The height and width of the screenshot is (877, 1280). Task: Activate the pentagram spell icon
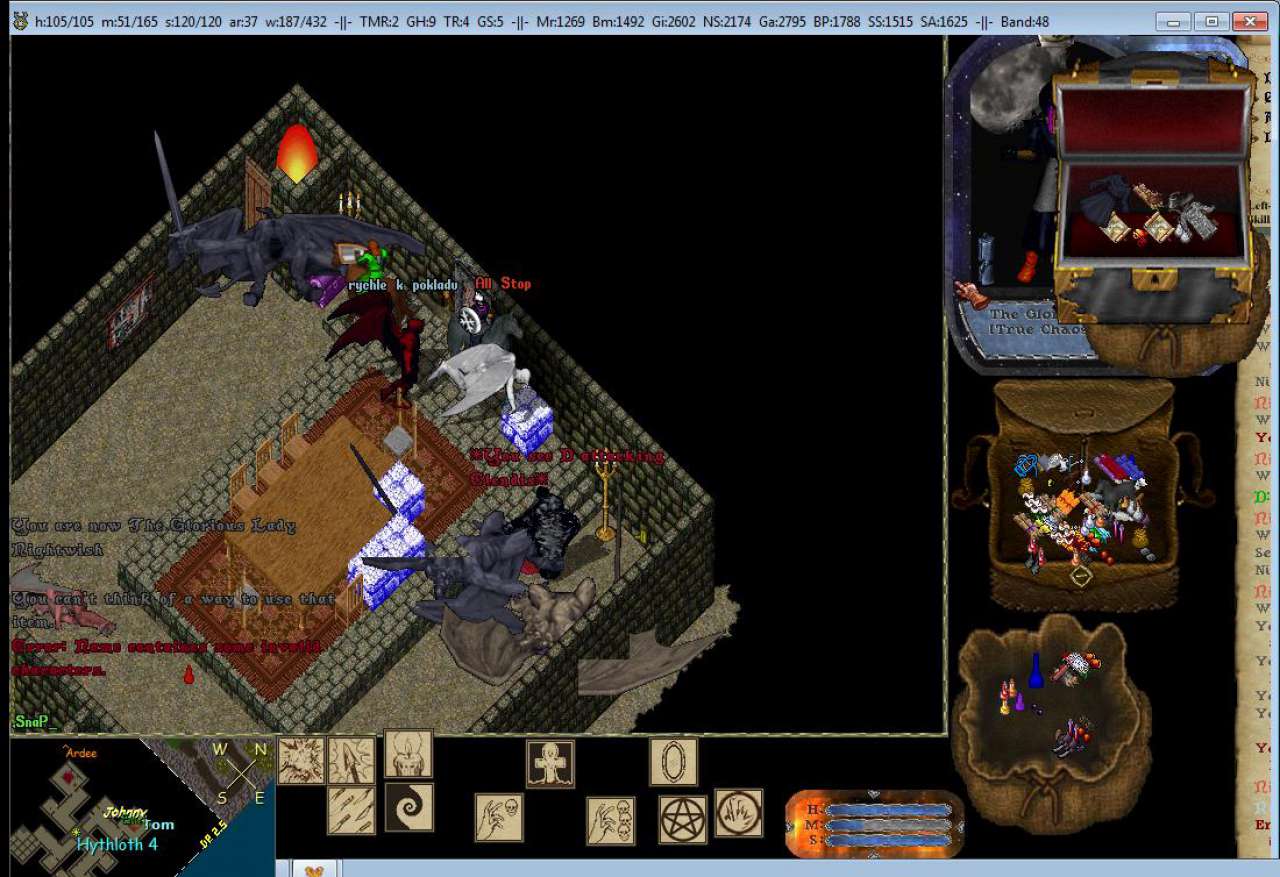click(683, 819)
